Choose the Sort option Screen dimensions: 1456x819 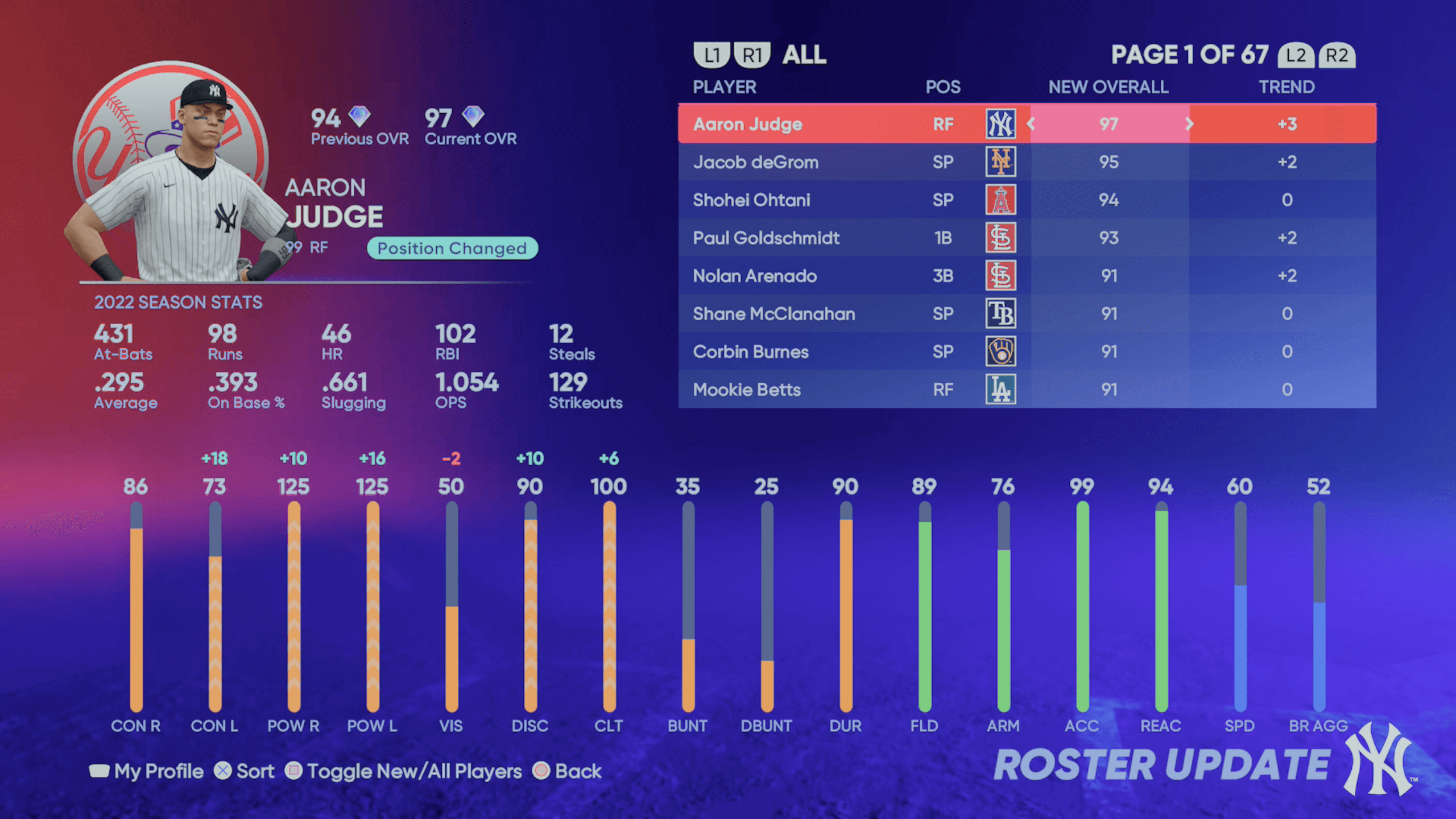(x=245, y=771)
